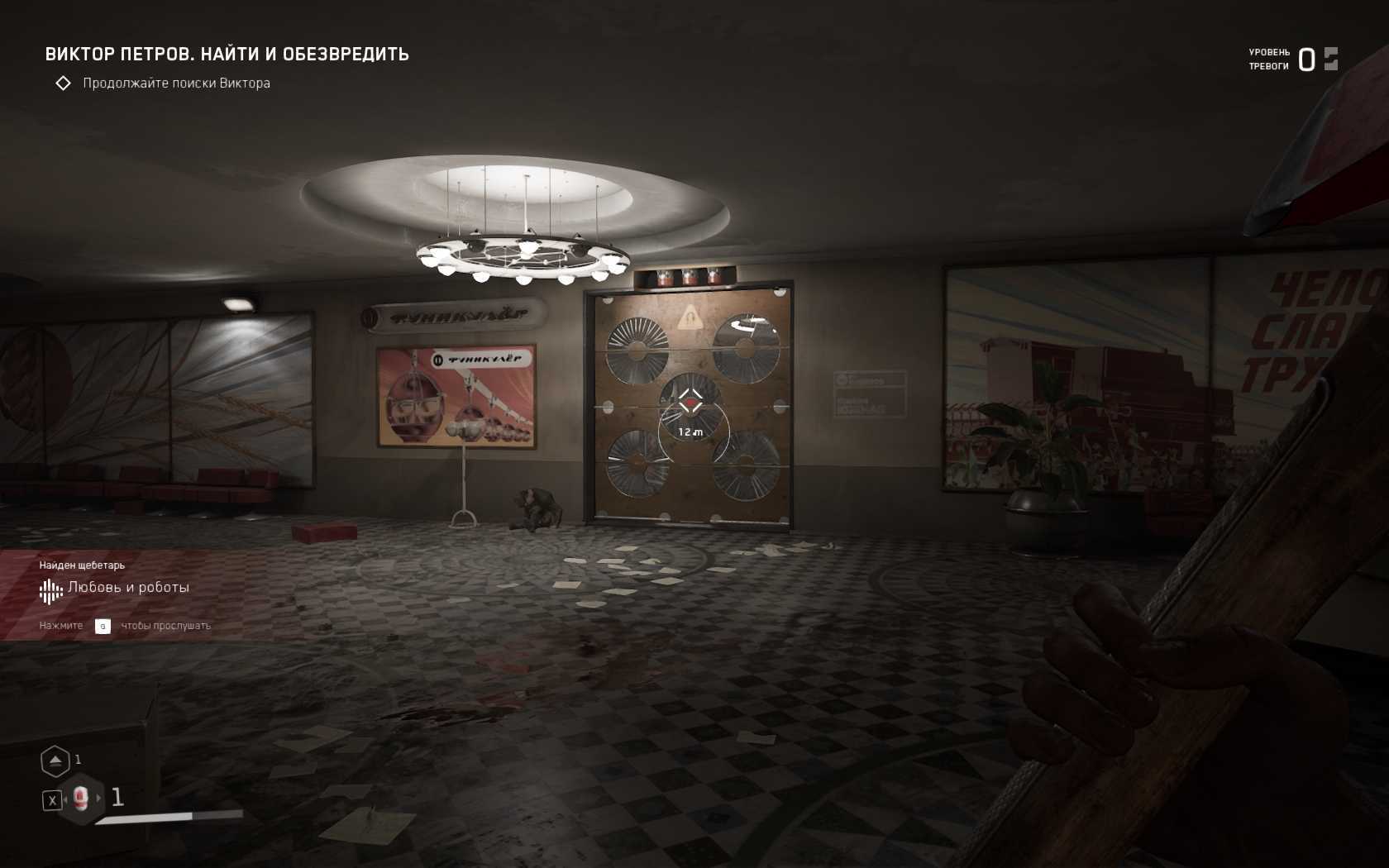Click the alarm level indicator icon
1389x868 pixels.
pos(1330,59)
